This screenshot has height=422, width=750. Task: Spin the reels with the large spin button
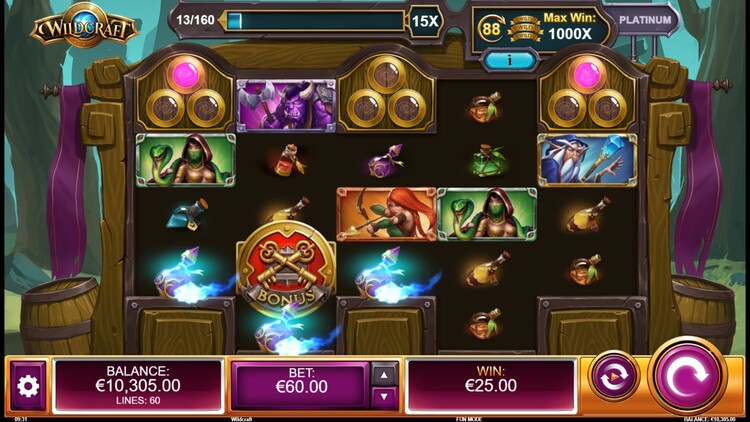click(687, 377)
